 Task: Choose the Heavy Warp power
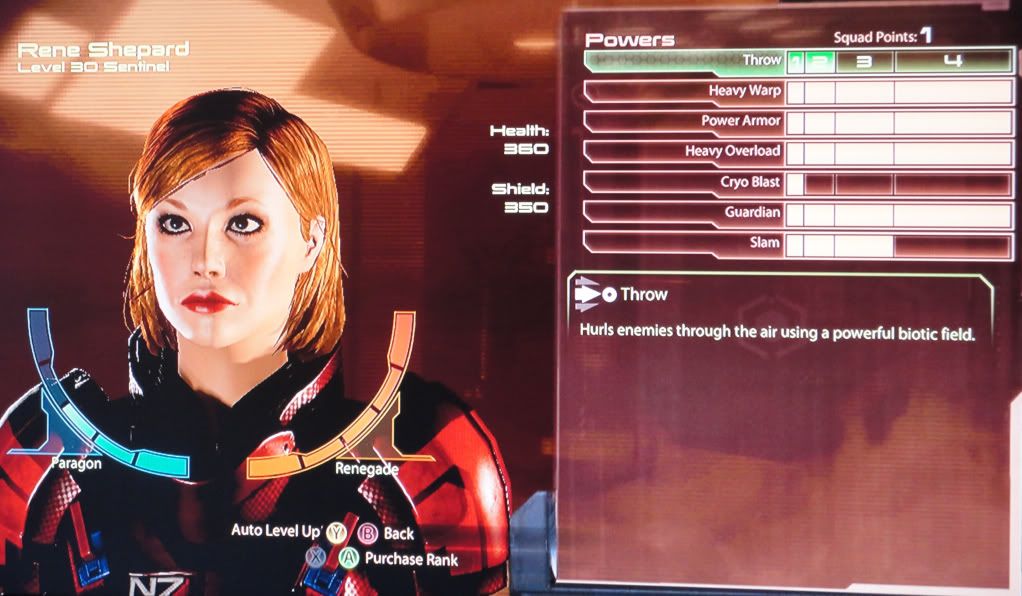[684, 92]
